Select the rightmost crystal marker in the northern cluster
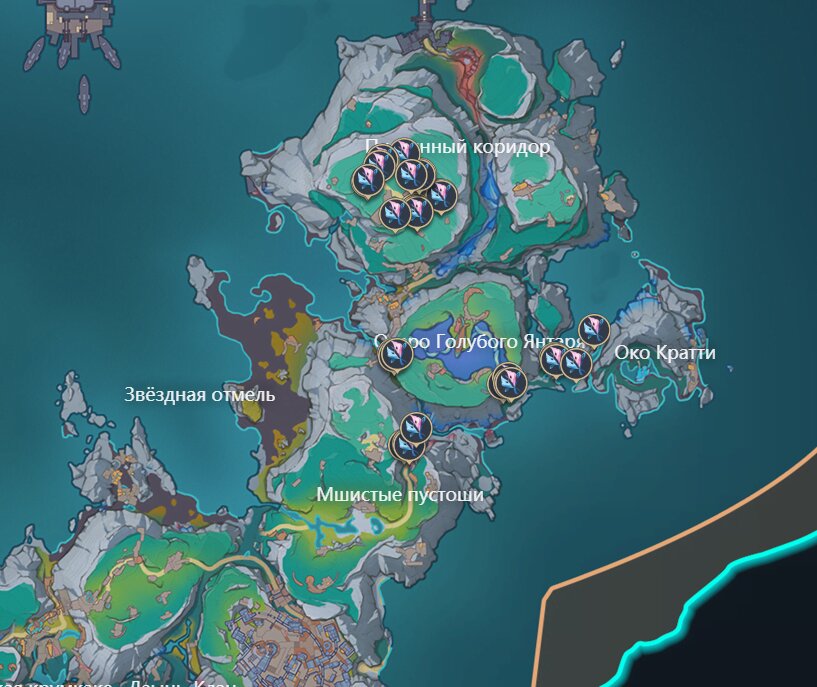 coord(441,195)
